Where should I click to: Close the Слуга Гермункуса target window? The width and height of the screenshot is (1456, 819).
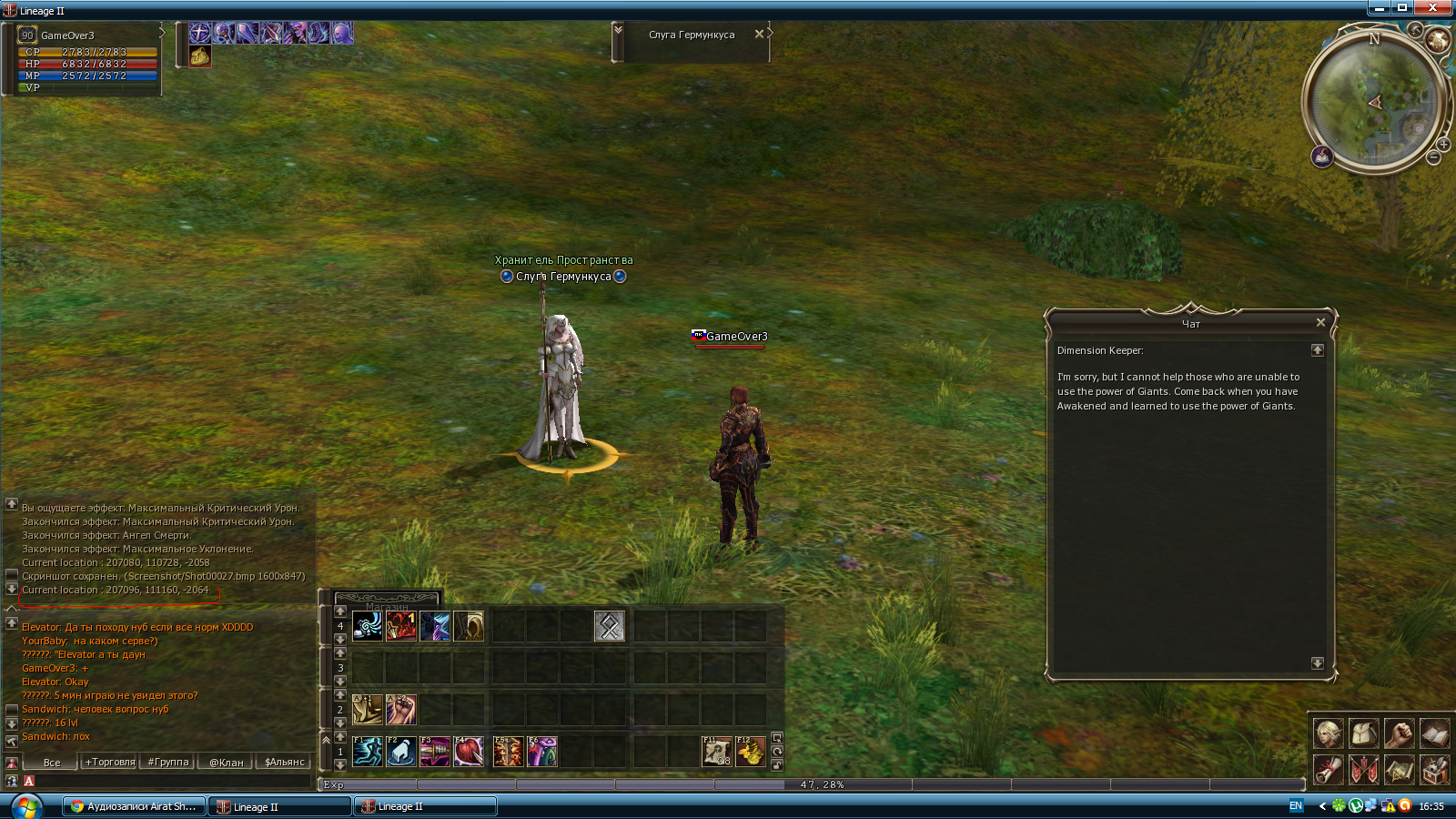pos(759,35)
